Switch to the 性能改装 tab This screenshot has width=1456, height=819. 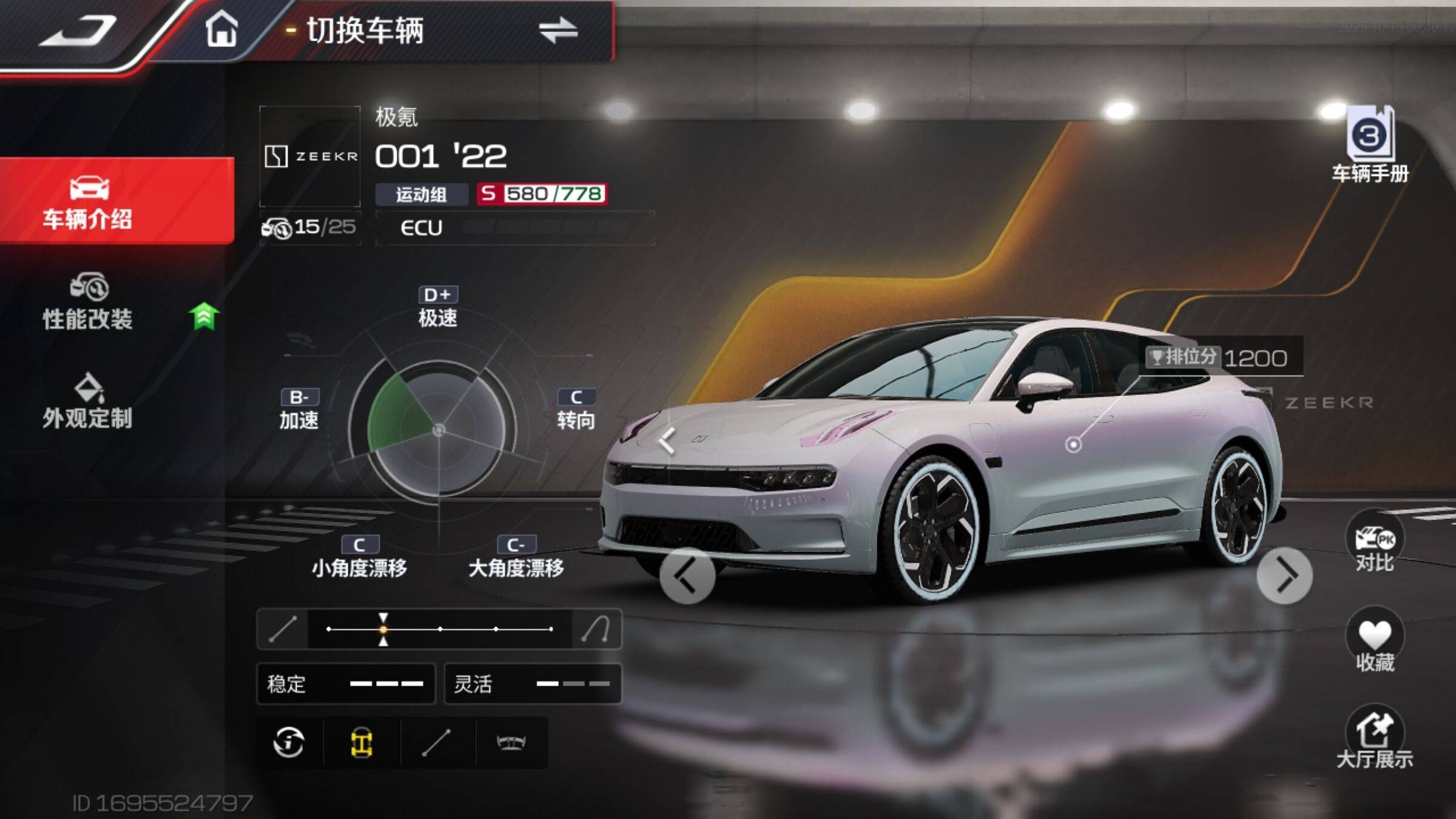(x=88, y=302)
